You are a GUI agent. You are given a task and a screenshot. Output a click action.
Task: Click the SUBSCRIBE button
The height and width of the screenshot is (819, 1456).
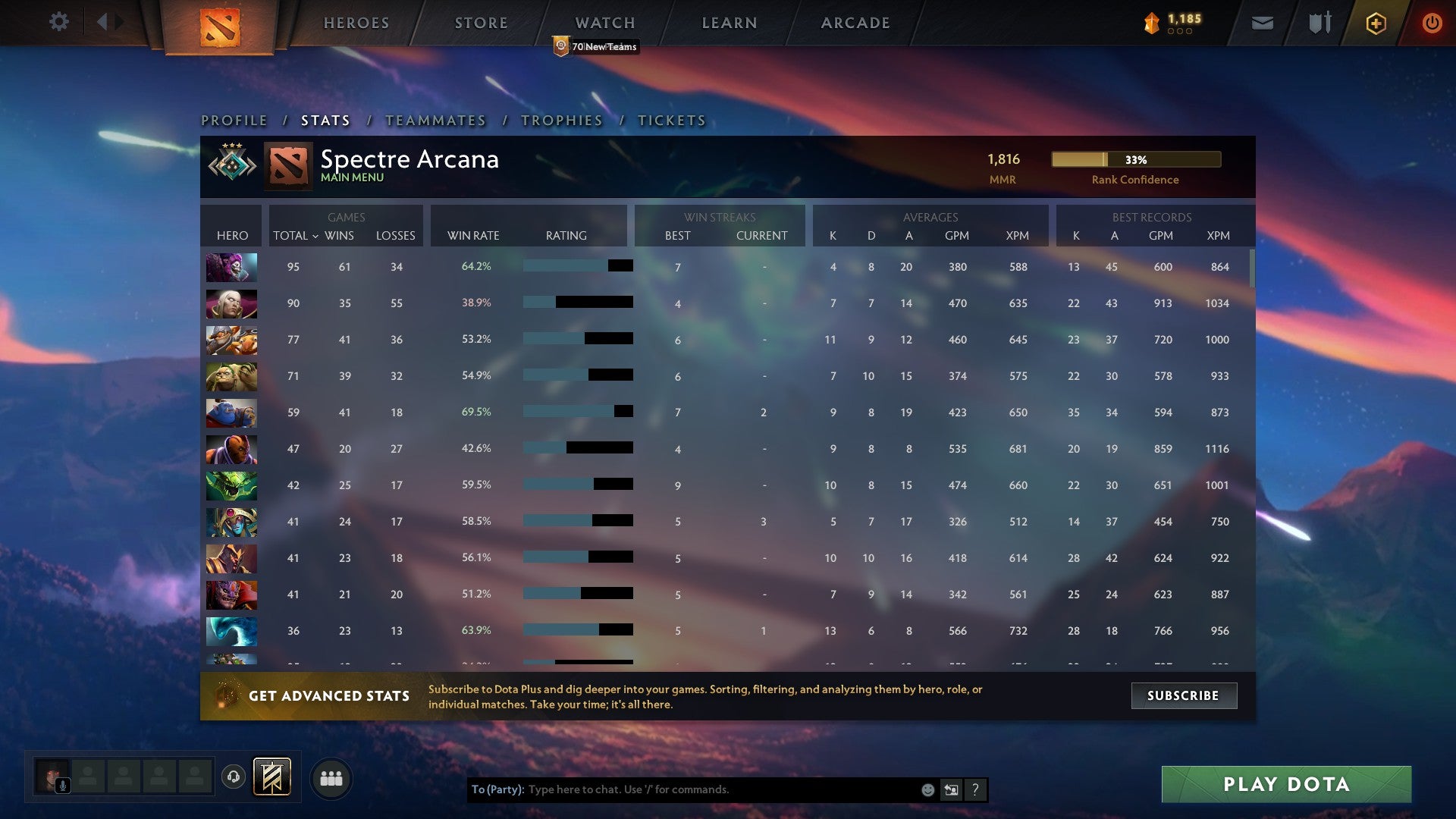click(x=1183, y=695)
